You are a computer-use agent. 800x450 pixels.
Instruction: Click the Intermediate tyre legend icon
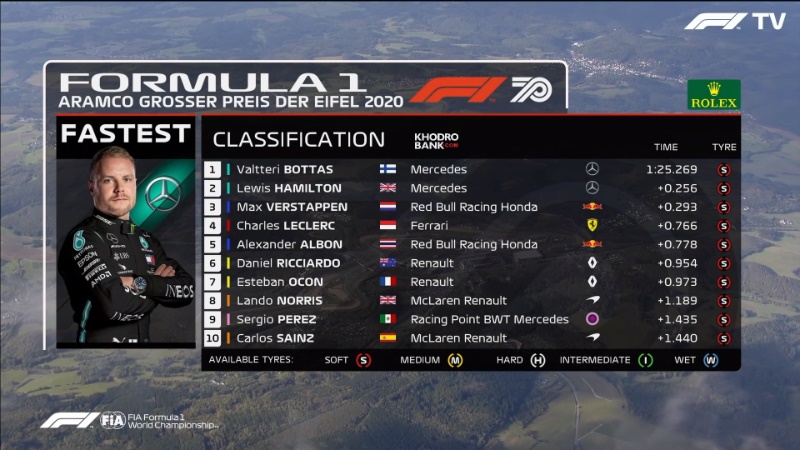coord(646,360)
